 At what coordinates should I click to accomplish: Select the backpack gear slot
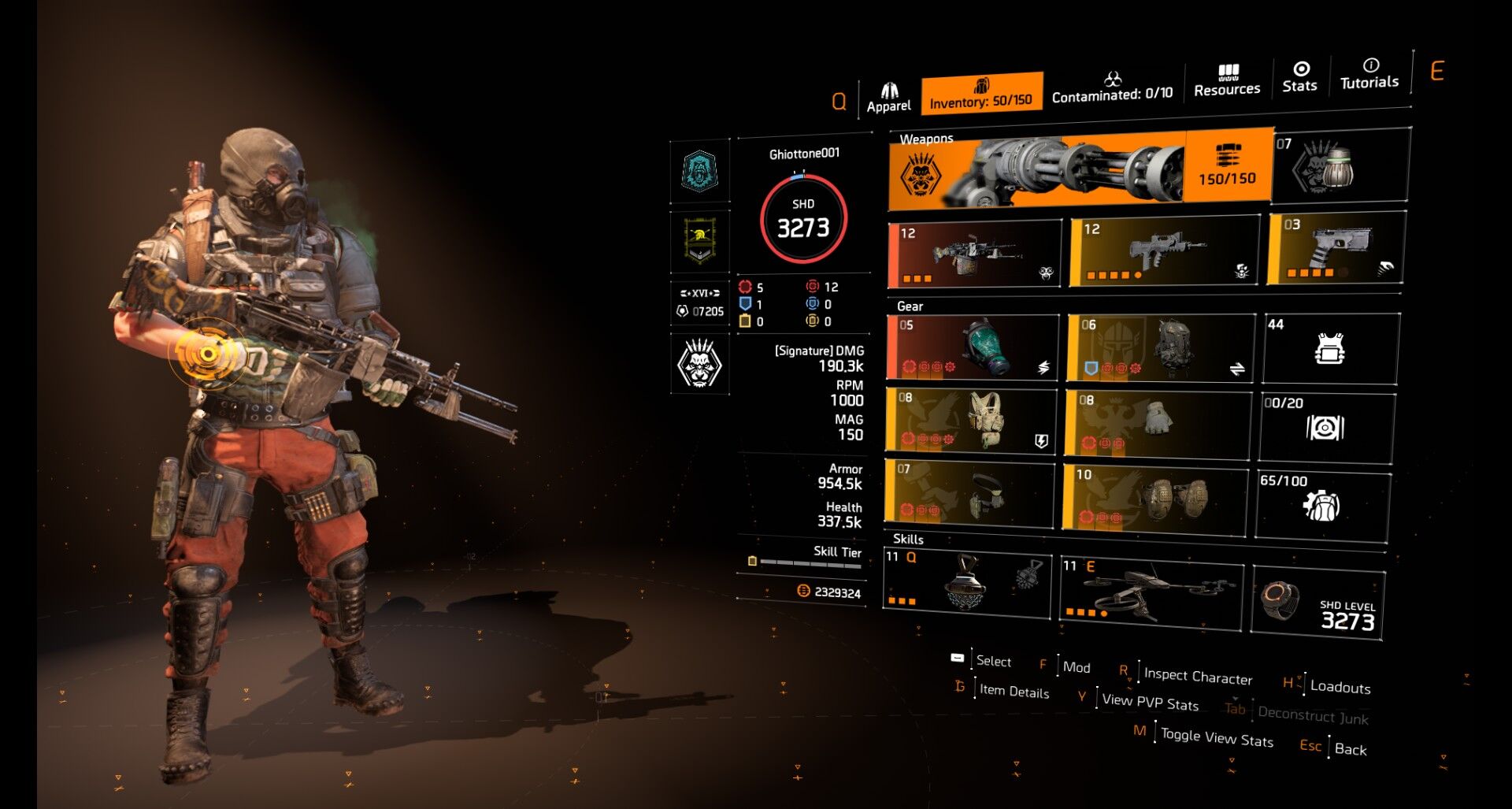(1160, 347)
